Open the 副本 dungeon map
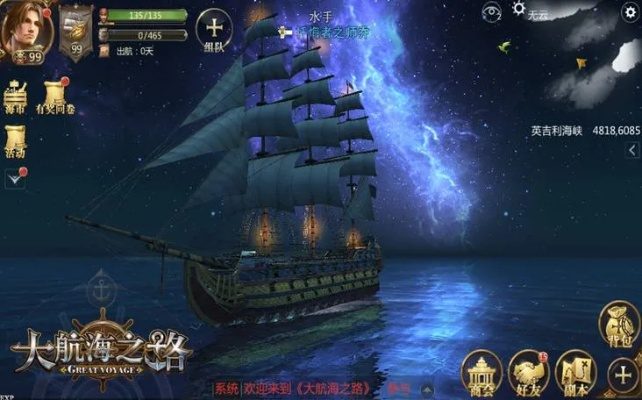Viewport: 642px width, 400px height. click(575, 372)
